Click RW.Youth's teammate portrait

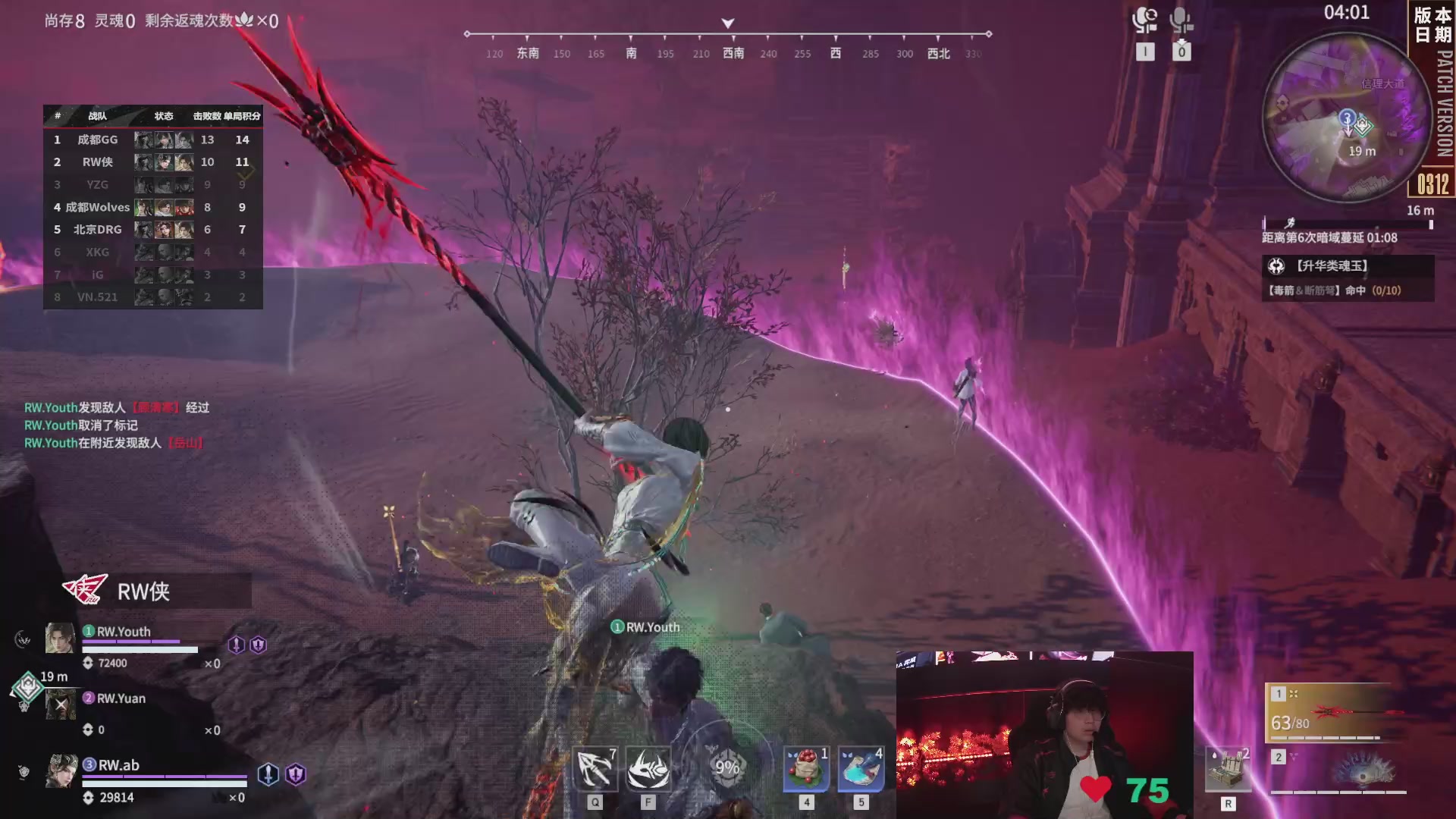click(x=60, y=638)
